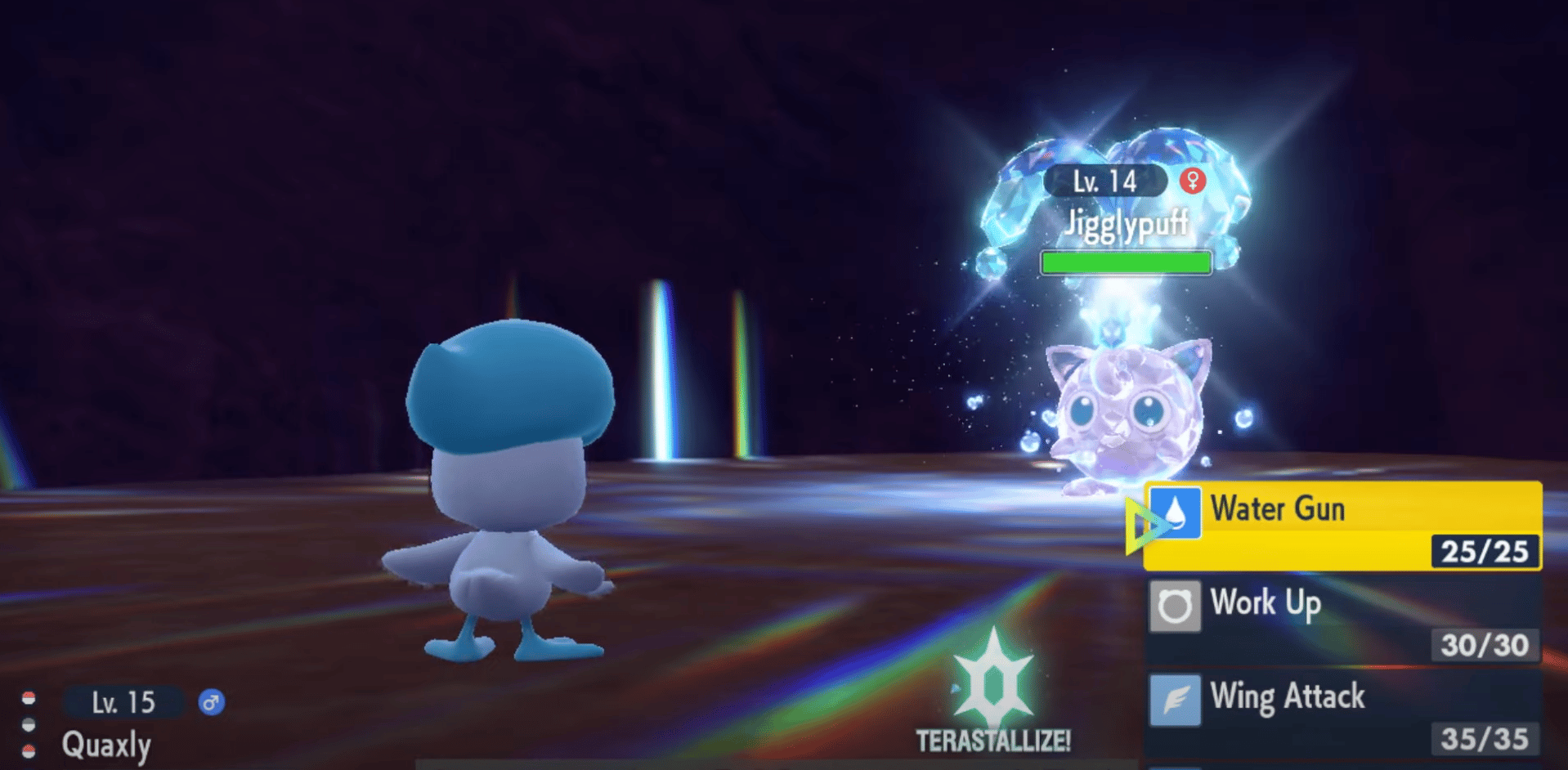Image resolution: width=1568 pixels, height=770 pixels.
Task: Choose the Work Up move
Action: [x=1342, y=620]
